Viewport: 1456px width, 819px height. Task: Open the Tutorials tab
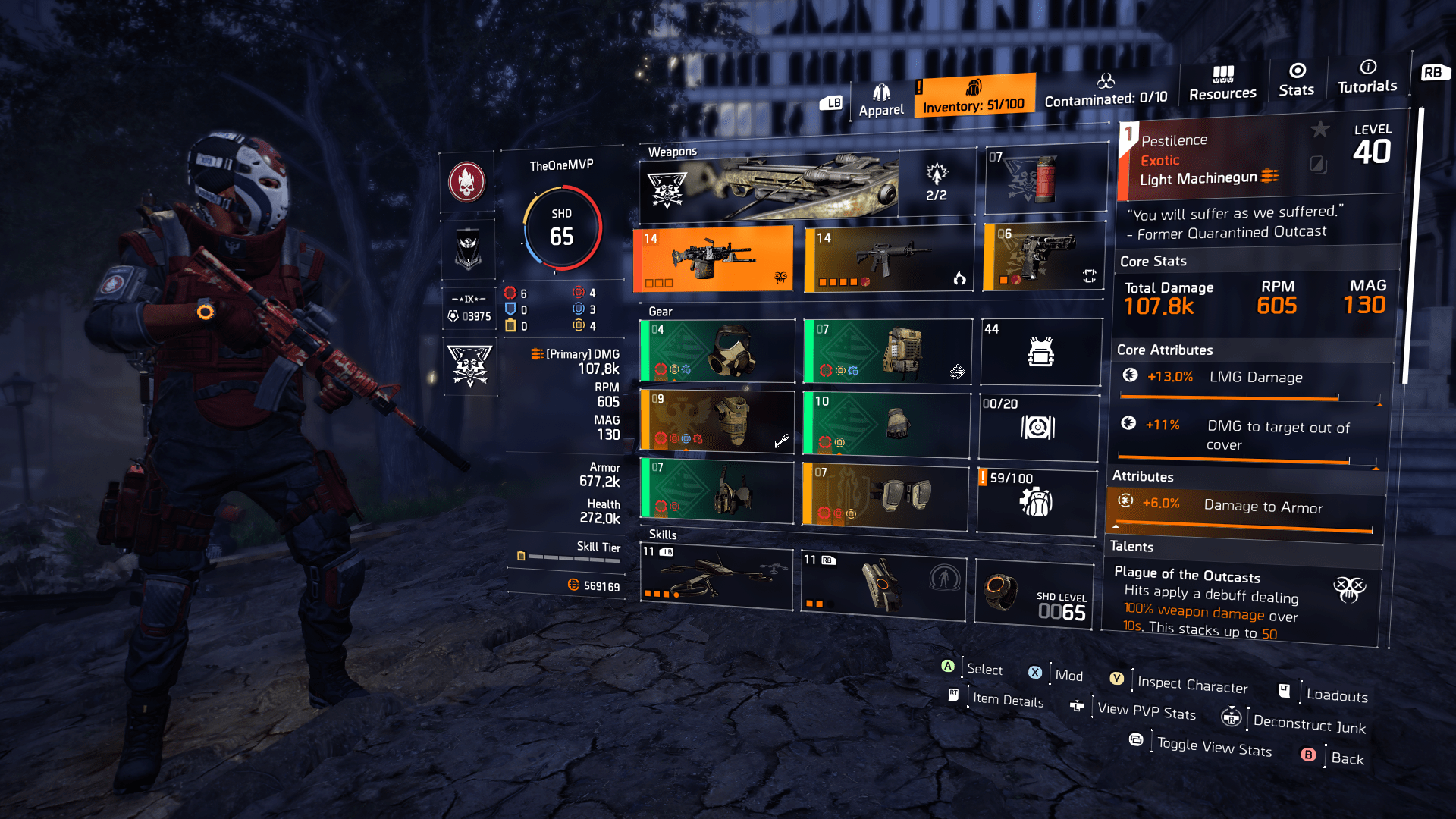click(1367, 80)
